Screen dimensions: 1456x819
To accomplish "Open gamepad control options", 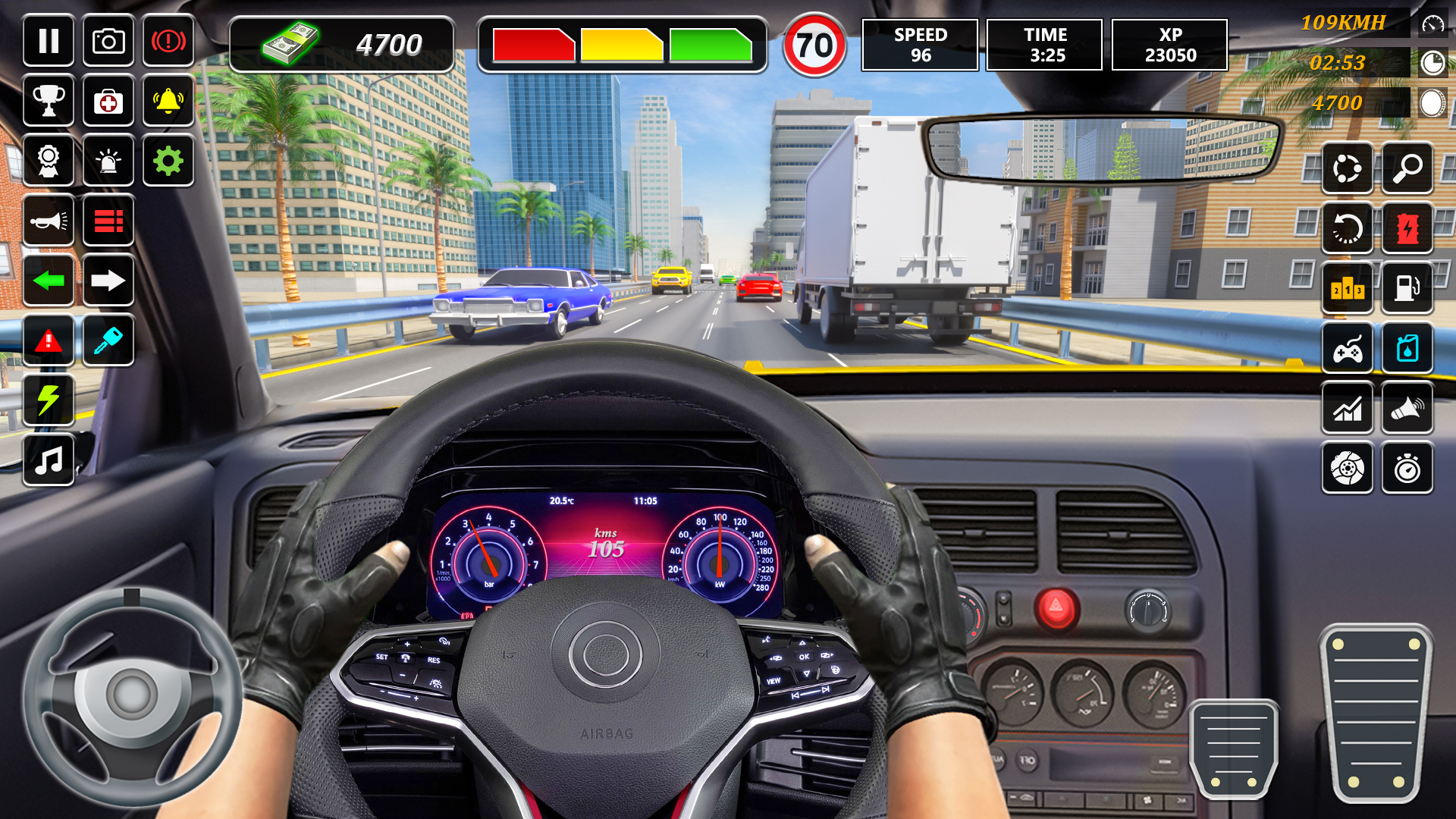I will pos(1348,347).
